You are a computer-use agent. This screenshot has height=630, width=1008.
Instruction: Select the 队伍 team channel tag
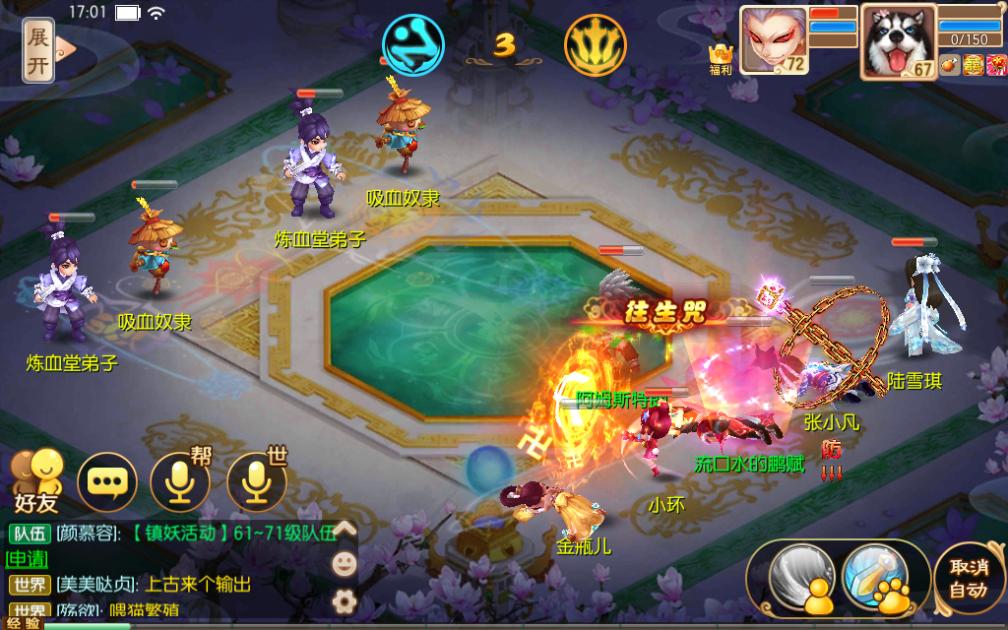tap(28, 533)
